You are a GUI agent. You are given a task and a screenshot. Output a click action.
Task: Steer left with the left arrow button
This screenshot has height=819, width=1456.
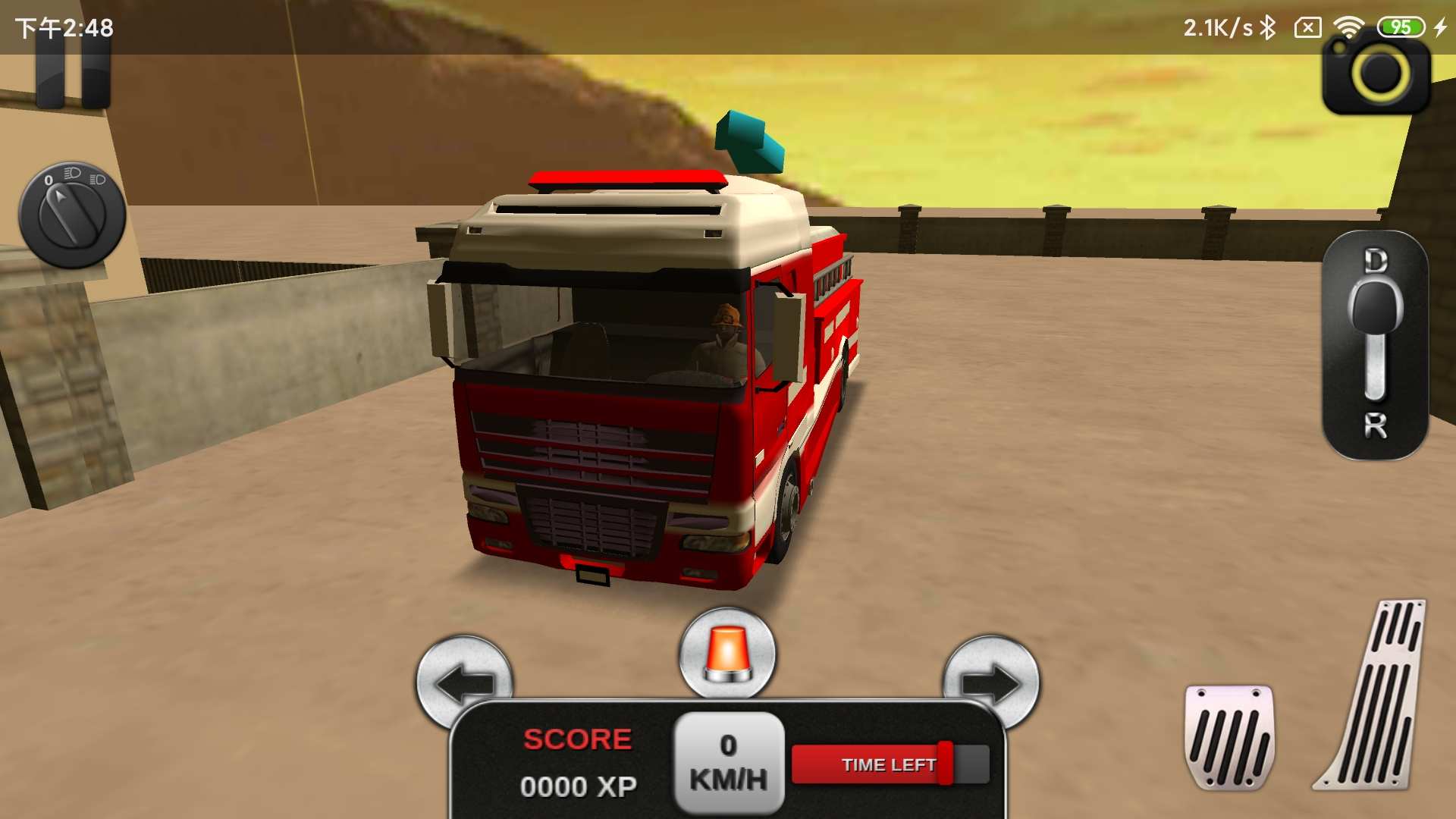pyautogui.click(x=464, y=679)
